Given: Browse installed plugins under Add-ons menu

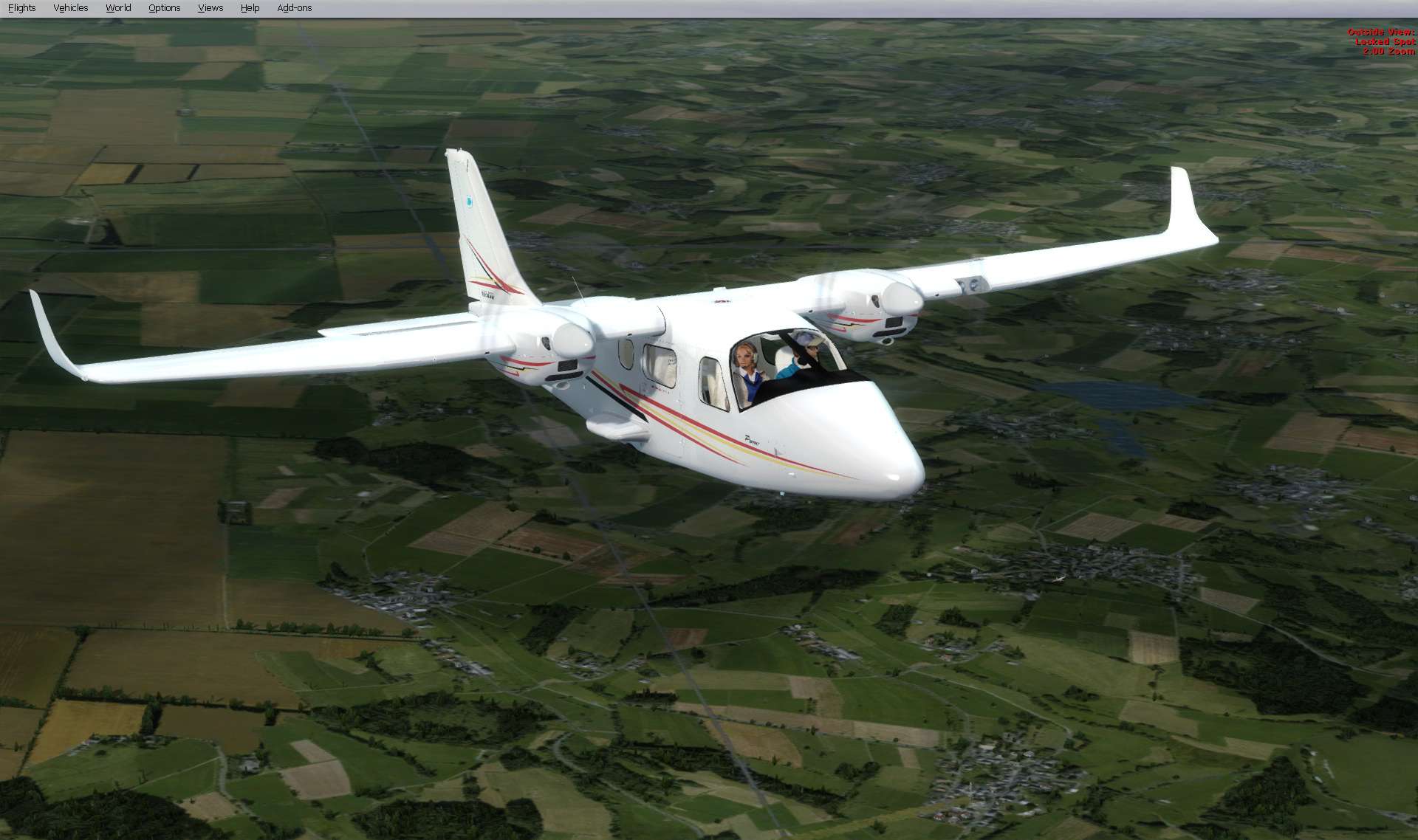Looking at the screenshot, I should [x=294, y=7].
